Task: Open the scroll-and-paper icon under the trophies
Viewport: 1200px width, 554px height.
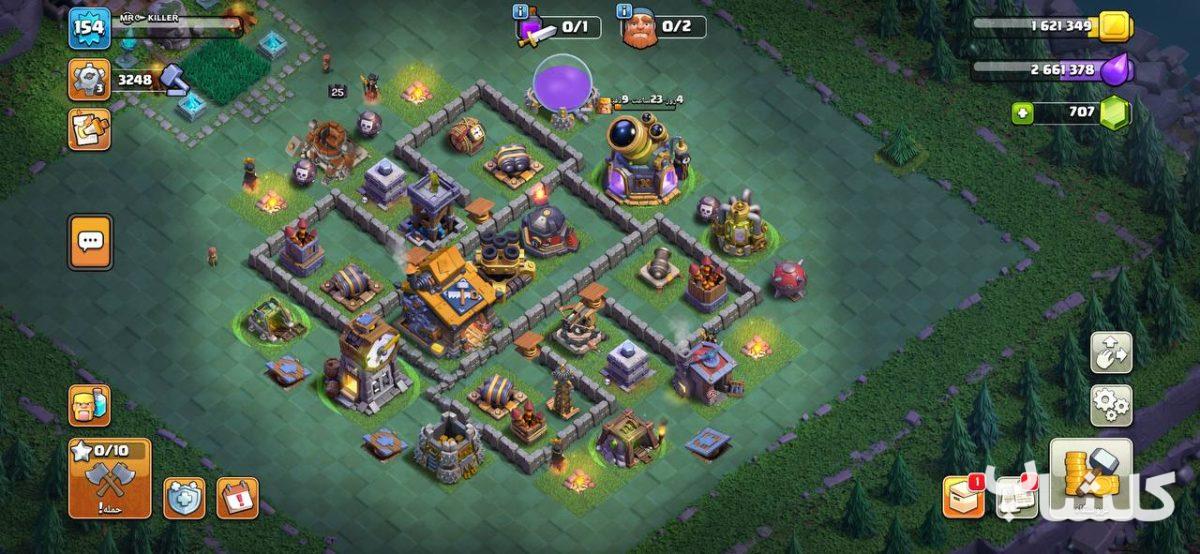Action: click(x=89, y=130)
